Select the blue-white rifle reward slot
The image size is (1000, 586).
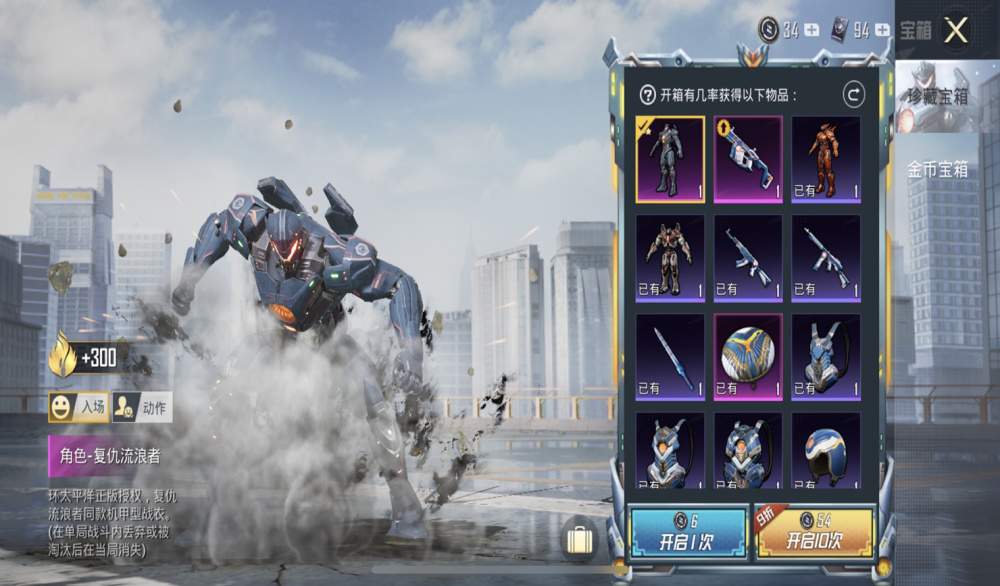tap(748, 159)
